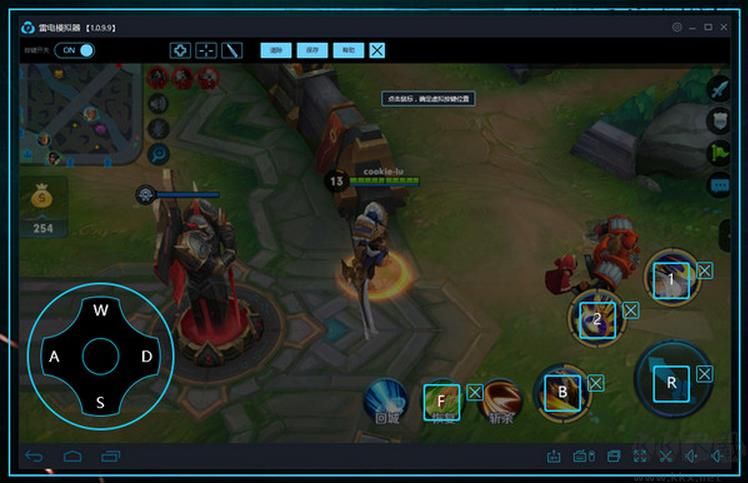Switch the key mapping ON toggle
The width and height of the screenshot is (748, 484).
tap(75, 50)
